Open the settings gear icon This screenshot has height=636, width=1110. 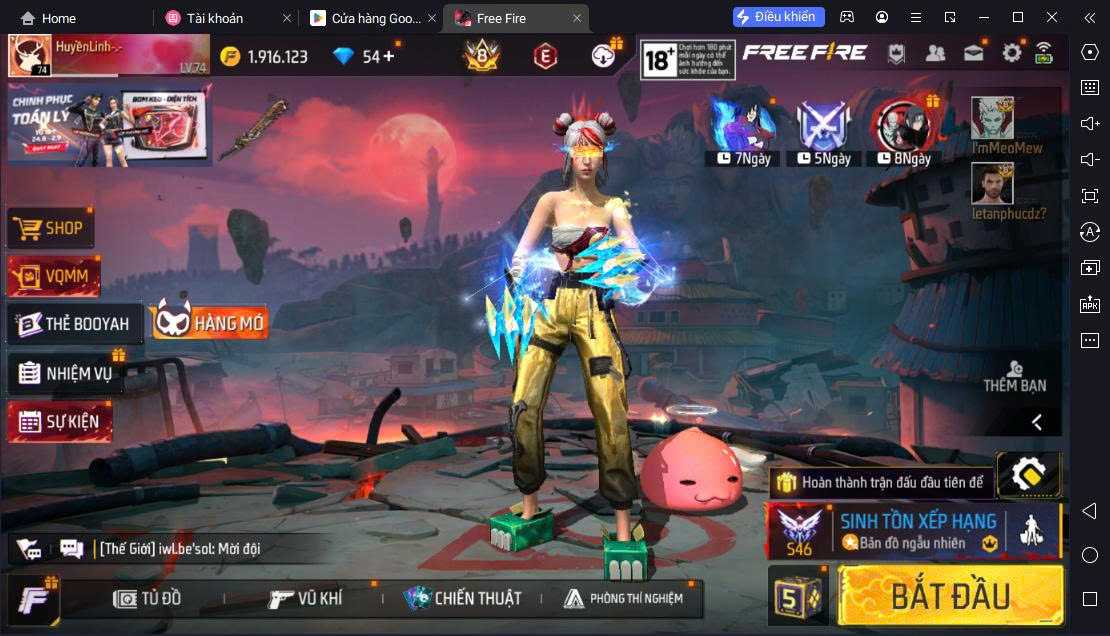point(1011,54)
